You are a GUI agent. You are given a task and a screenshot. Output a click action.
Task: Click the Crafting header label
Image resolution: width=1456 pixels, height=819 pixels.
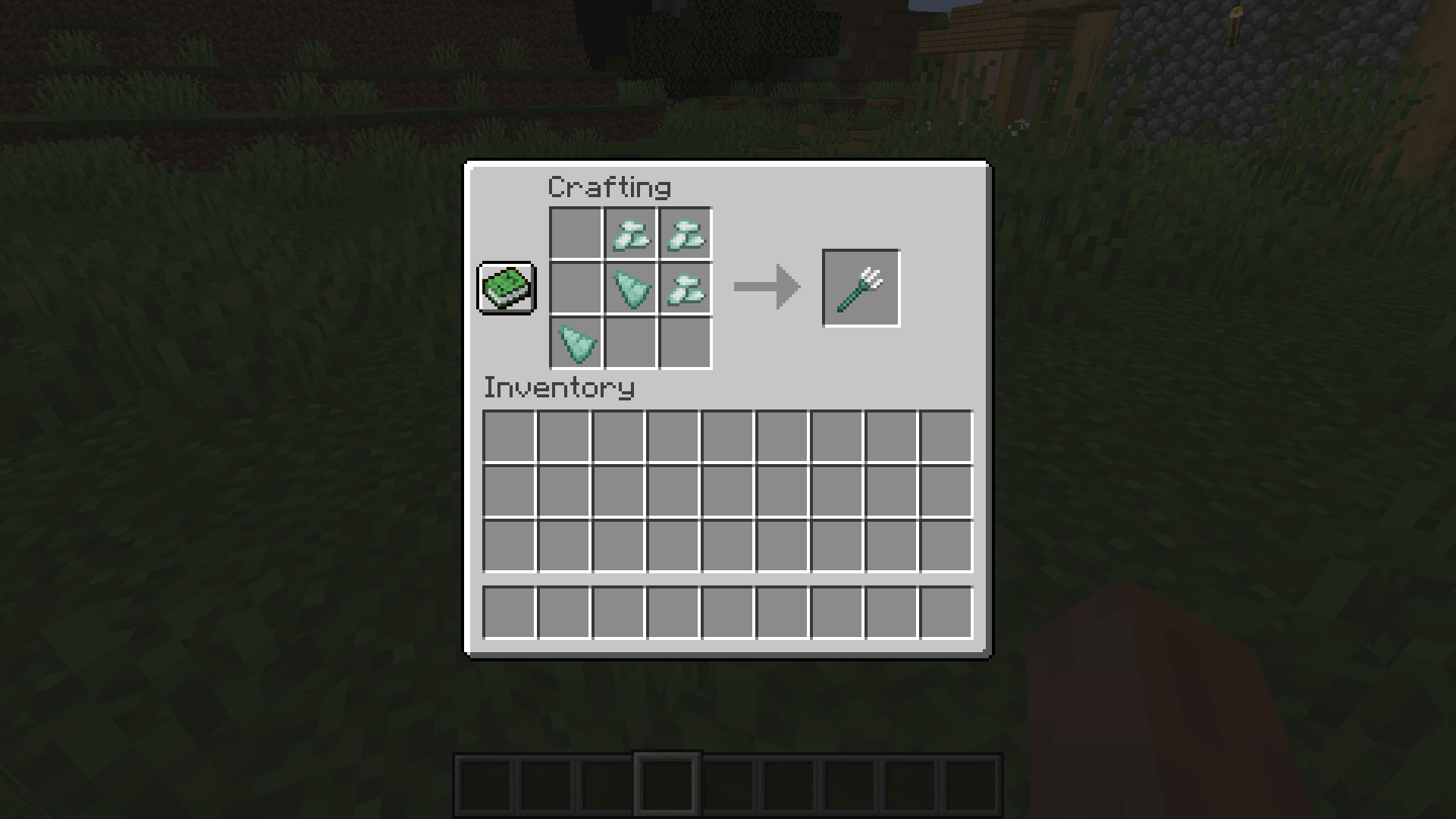pos(609,187)
